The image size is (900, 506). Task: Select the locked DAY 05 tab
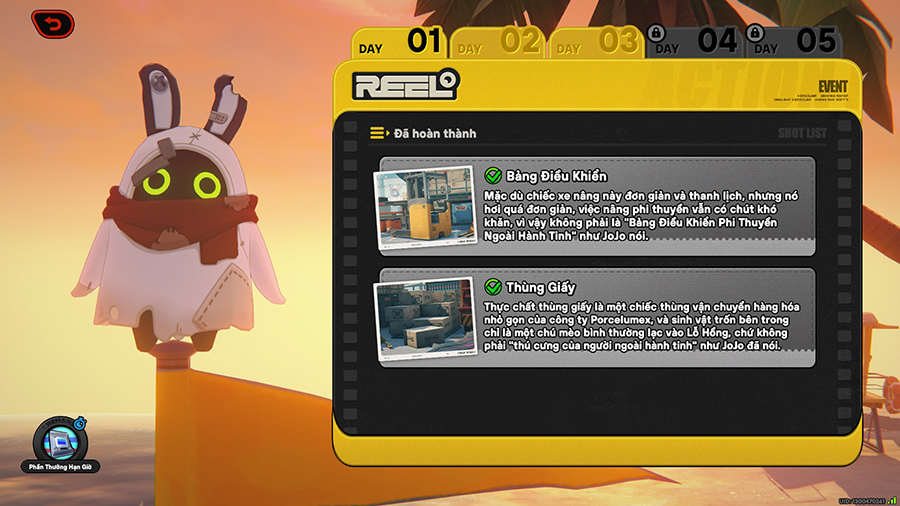pyautogui.click(x=792, y=42)
